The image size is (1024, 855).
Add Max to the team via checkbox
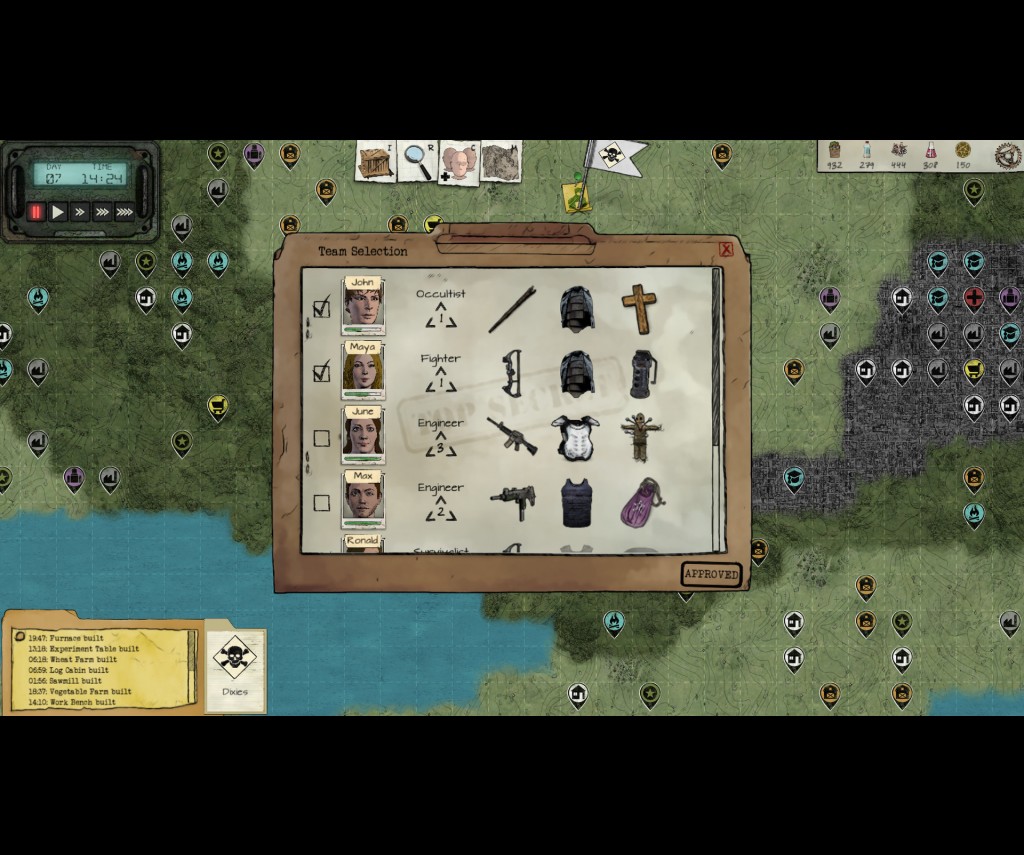321,503
